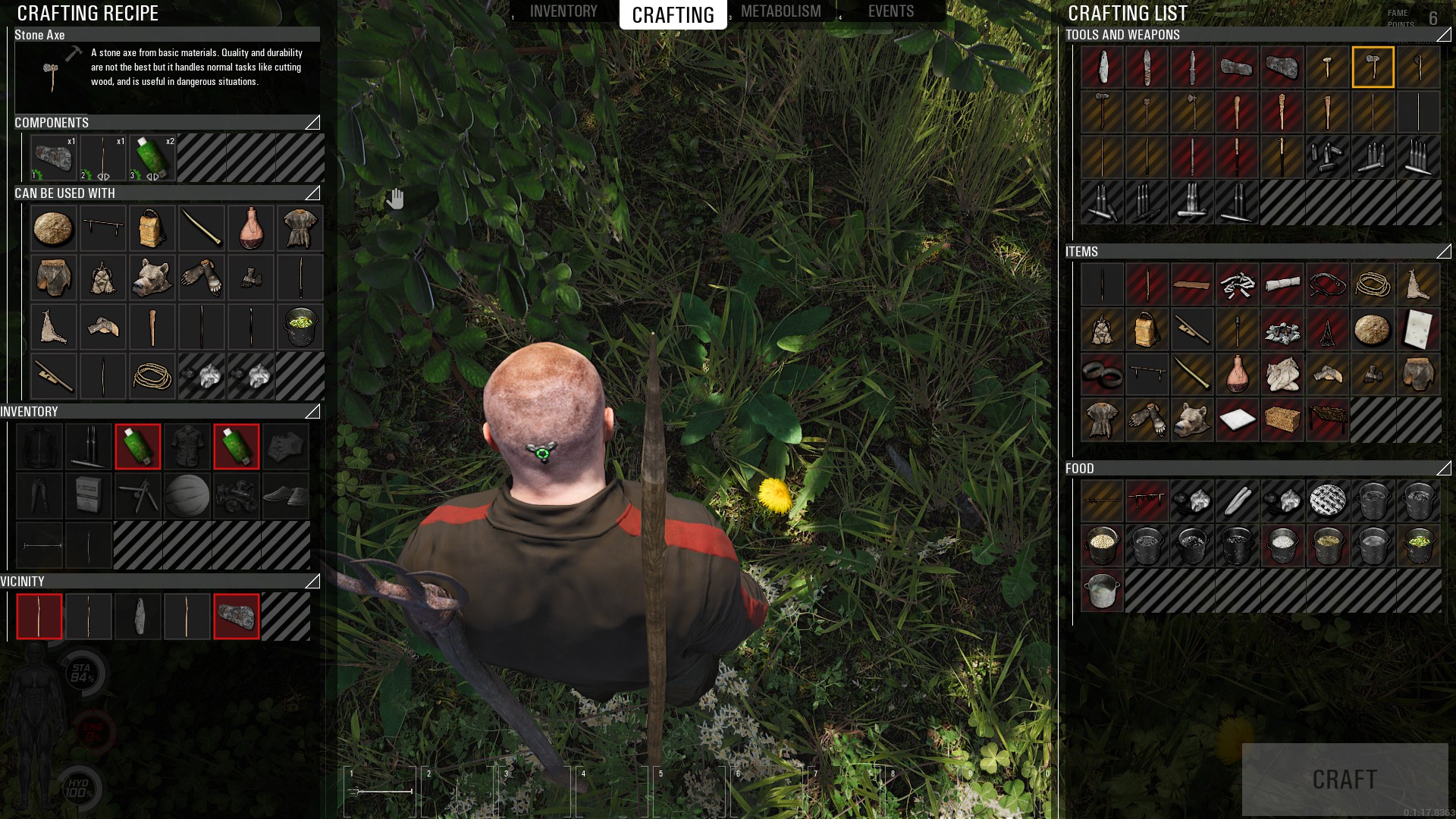Select the red-highlighted stone in Vicinity
1456x819 pixels.
pyautogui.click(x=237, y=617)
